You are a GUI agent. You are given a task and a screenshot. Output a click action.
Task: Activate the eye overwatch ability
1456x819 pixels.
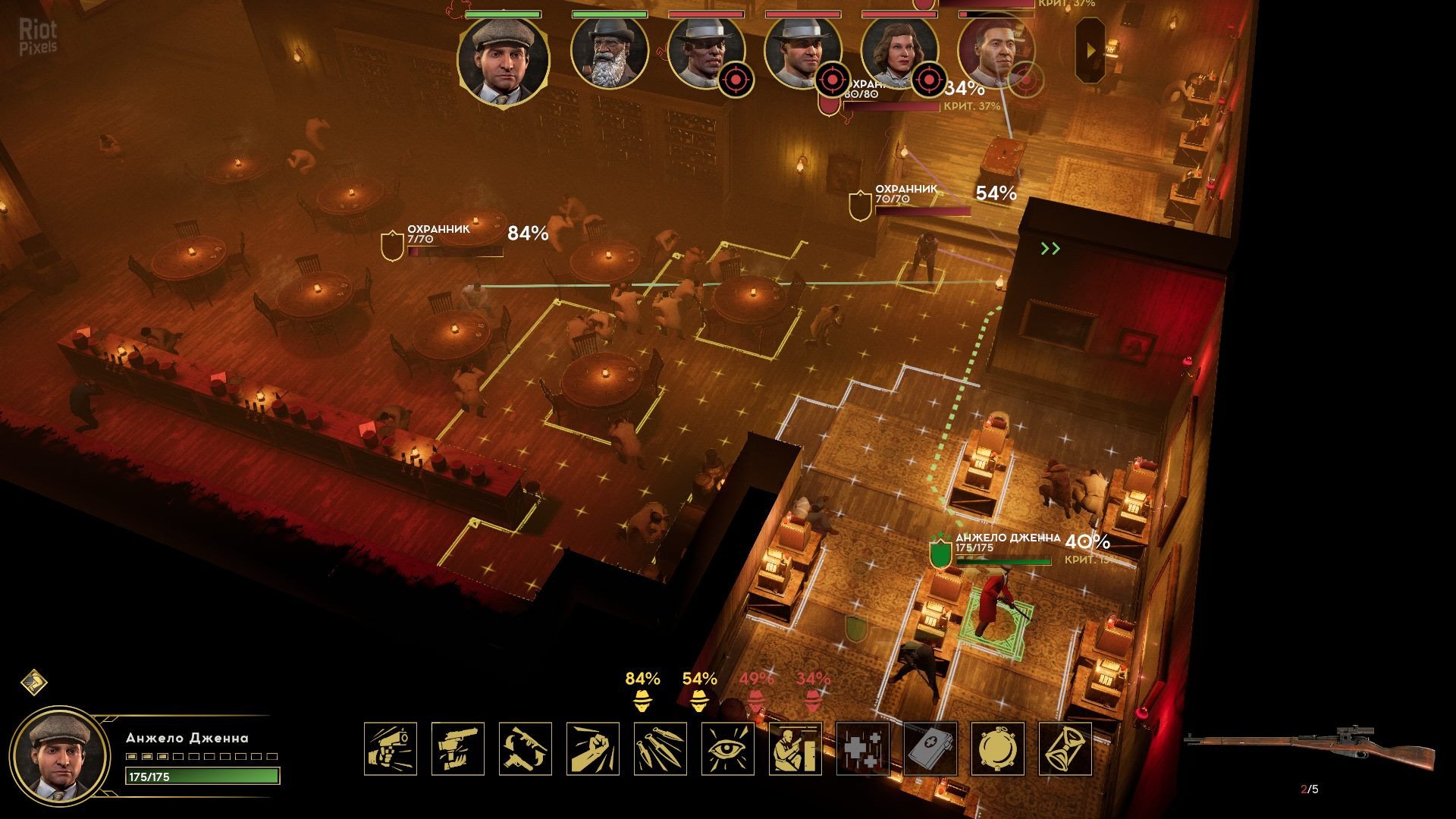tap(728, 748)
